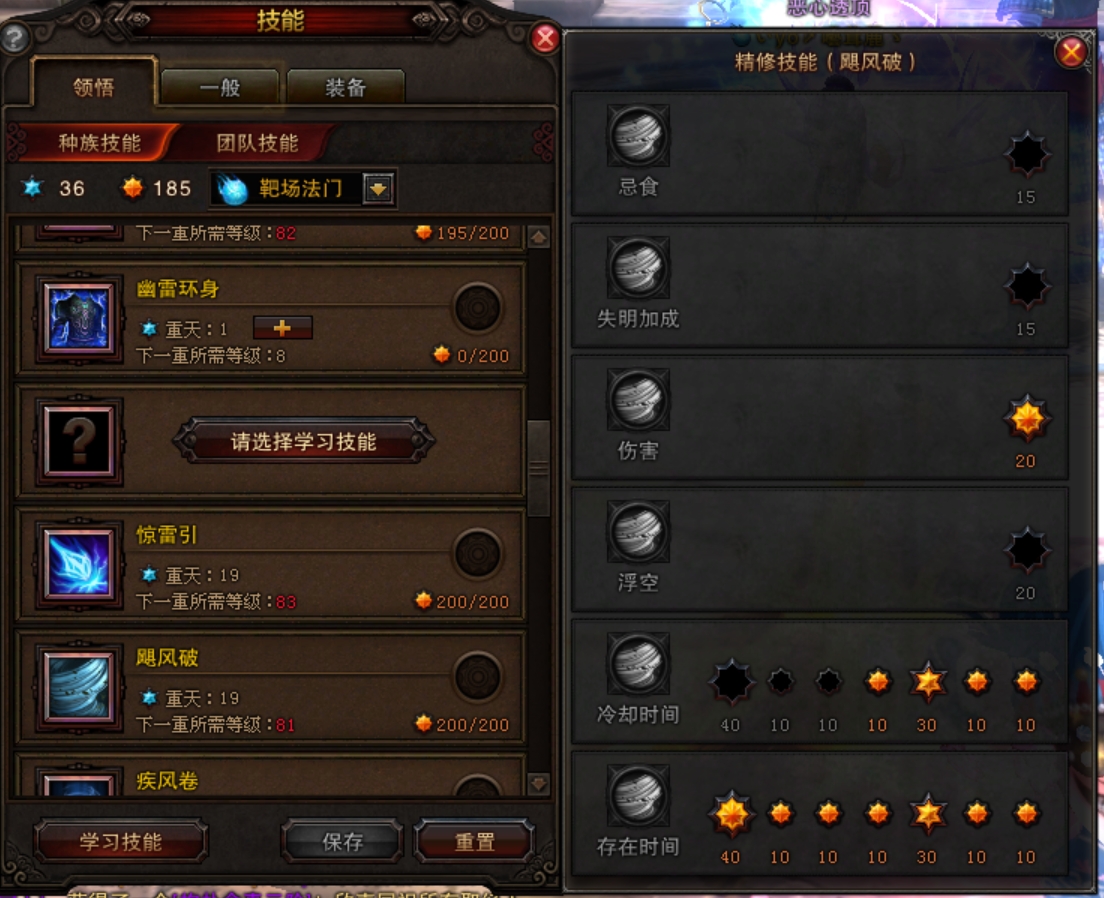The image size is (1104, 898).
Task: Select the 种族技能 category
Action: point(98,143)
